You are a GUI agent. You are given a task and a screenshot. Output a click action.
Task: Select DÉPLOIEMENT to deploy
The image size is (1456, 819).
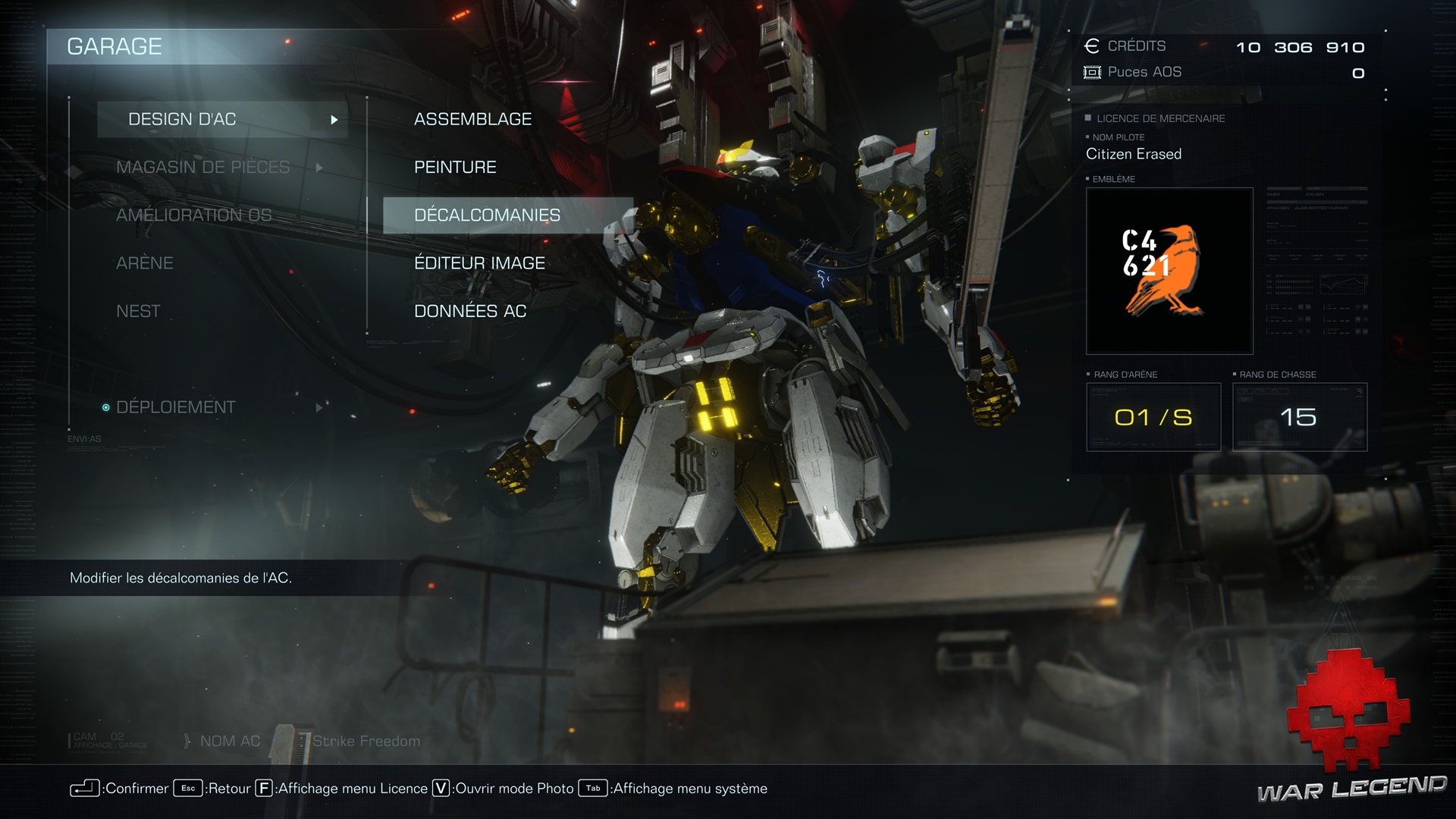coord(176,407)
